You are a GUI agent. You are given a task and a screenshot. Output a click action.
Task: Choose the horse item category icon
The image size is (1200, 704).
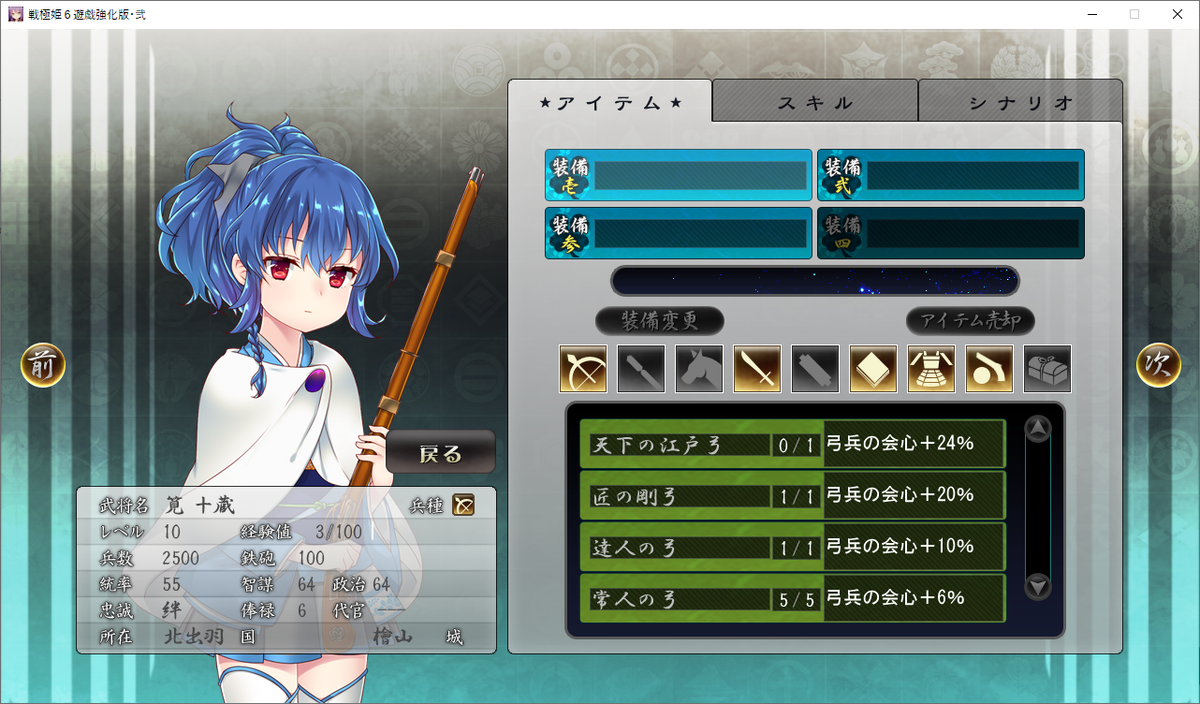(x=699, y=369)
